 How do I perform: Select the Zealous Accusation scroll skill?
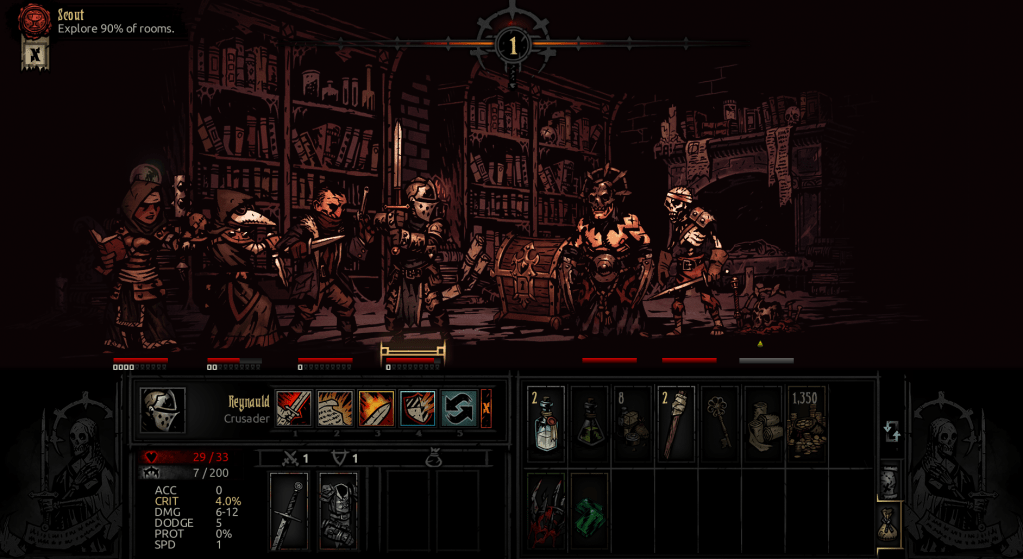click(x=335, y=408)
